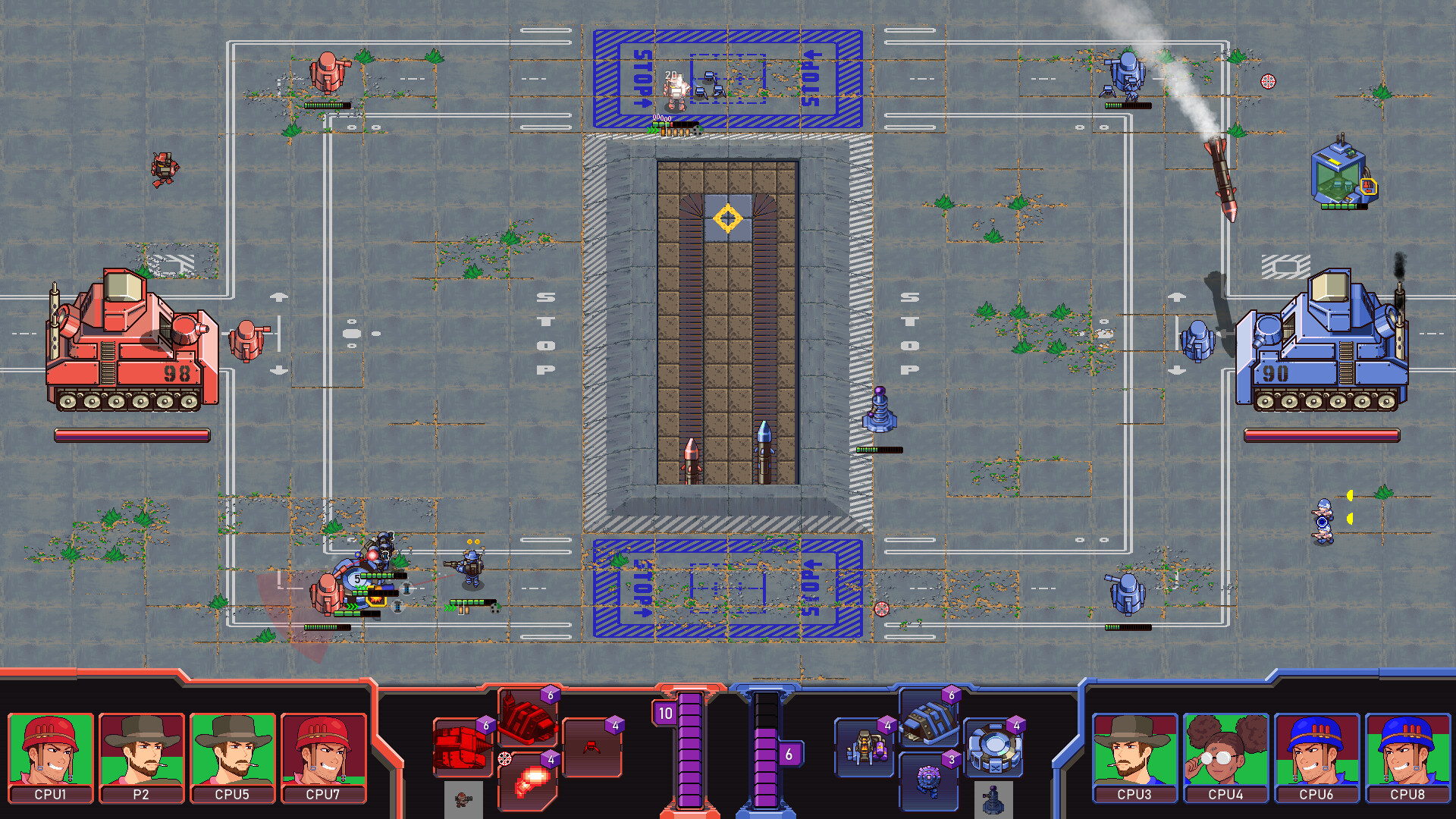
Task: Click the red crosshair badge beside the unit cards
Action: tap(504, 758)
